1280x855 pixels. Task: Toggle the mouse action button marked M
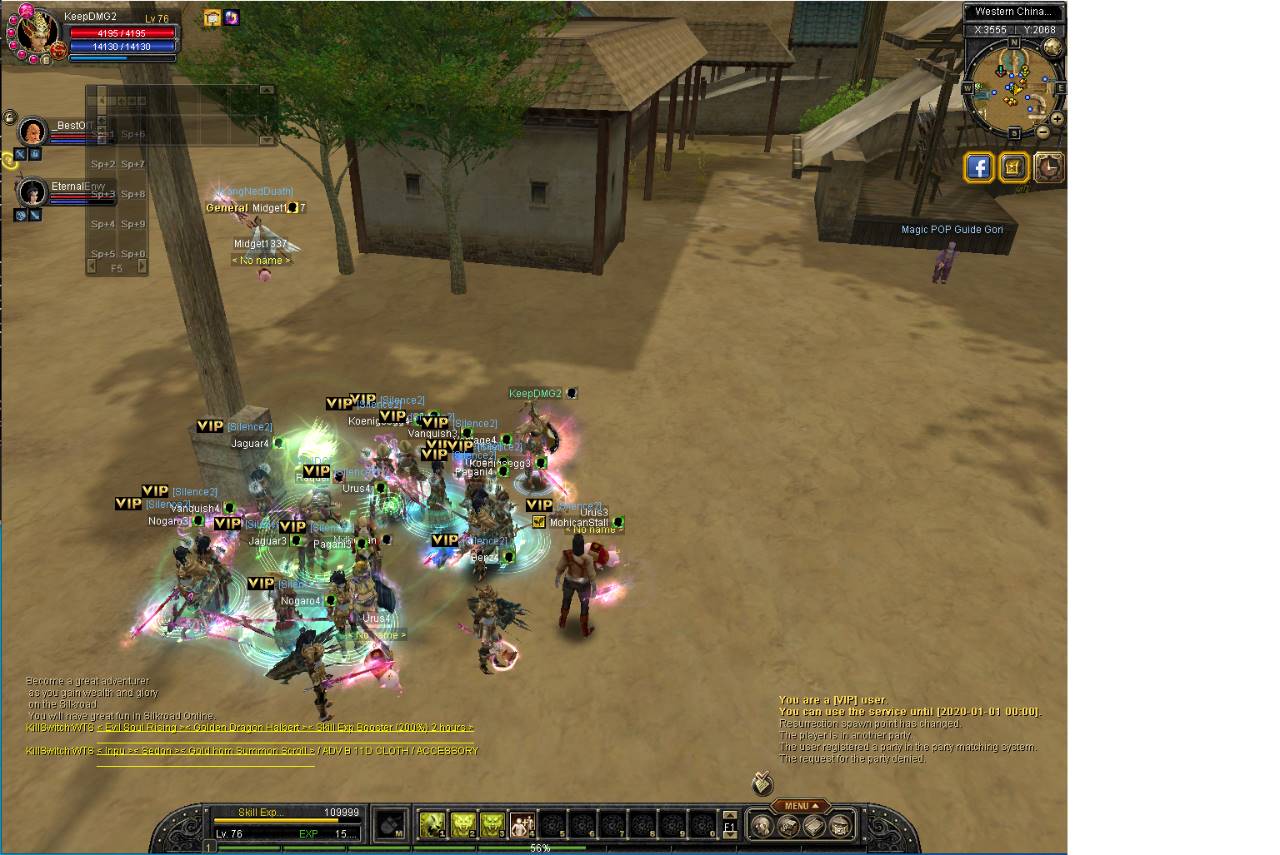click(x=391, y=825)
